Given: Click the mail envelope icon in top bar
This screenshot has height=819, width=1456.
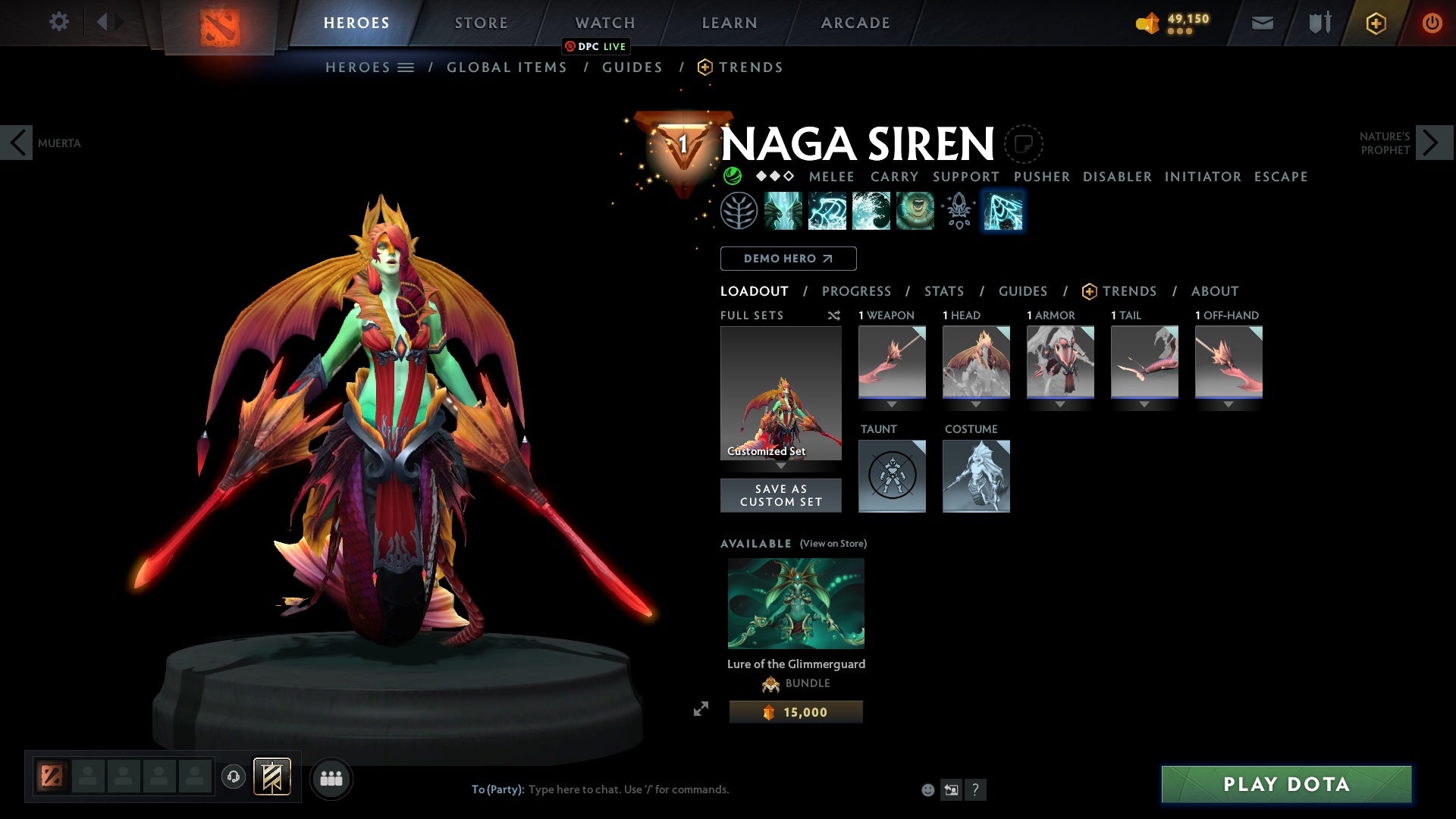Looking at the screenshot, I should click(1261, 22).
